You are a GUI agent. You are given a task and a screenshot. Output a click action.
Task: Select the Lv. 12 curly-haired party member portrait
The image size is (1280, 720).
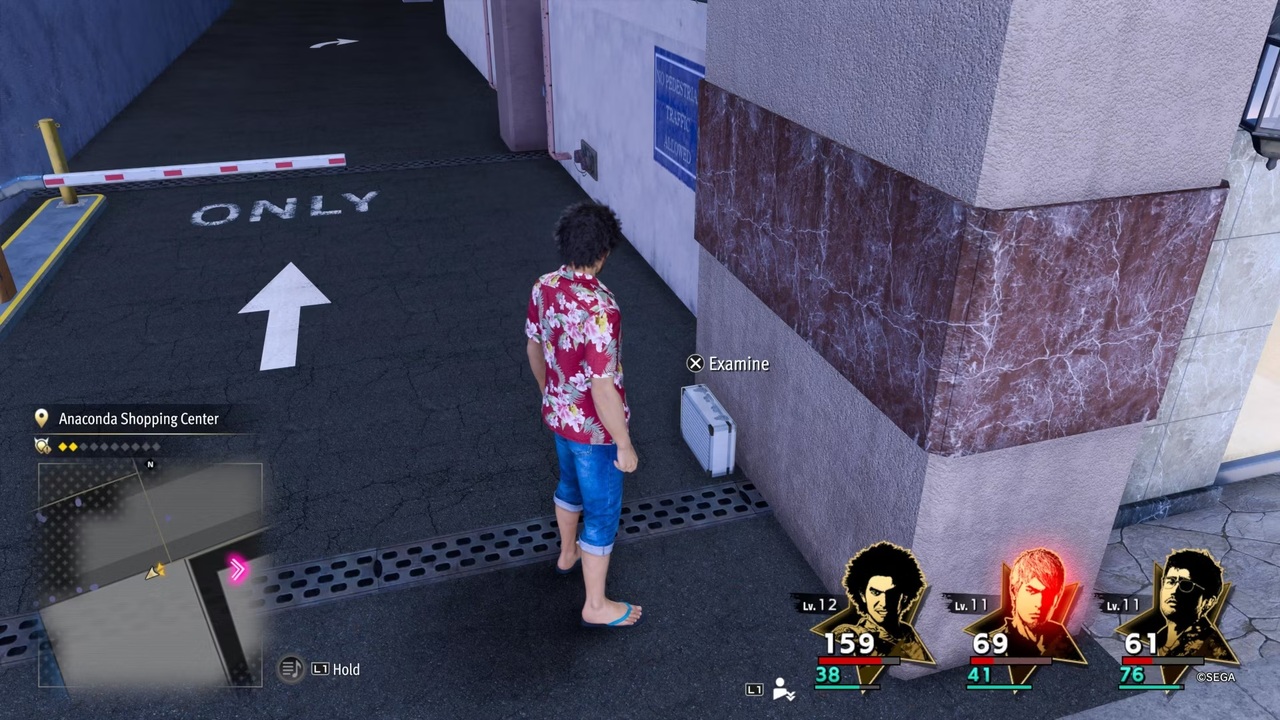point(880,600)
